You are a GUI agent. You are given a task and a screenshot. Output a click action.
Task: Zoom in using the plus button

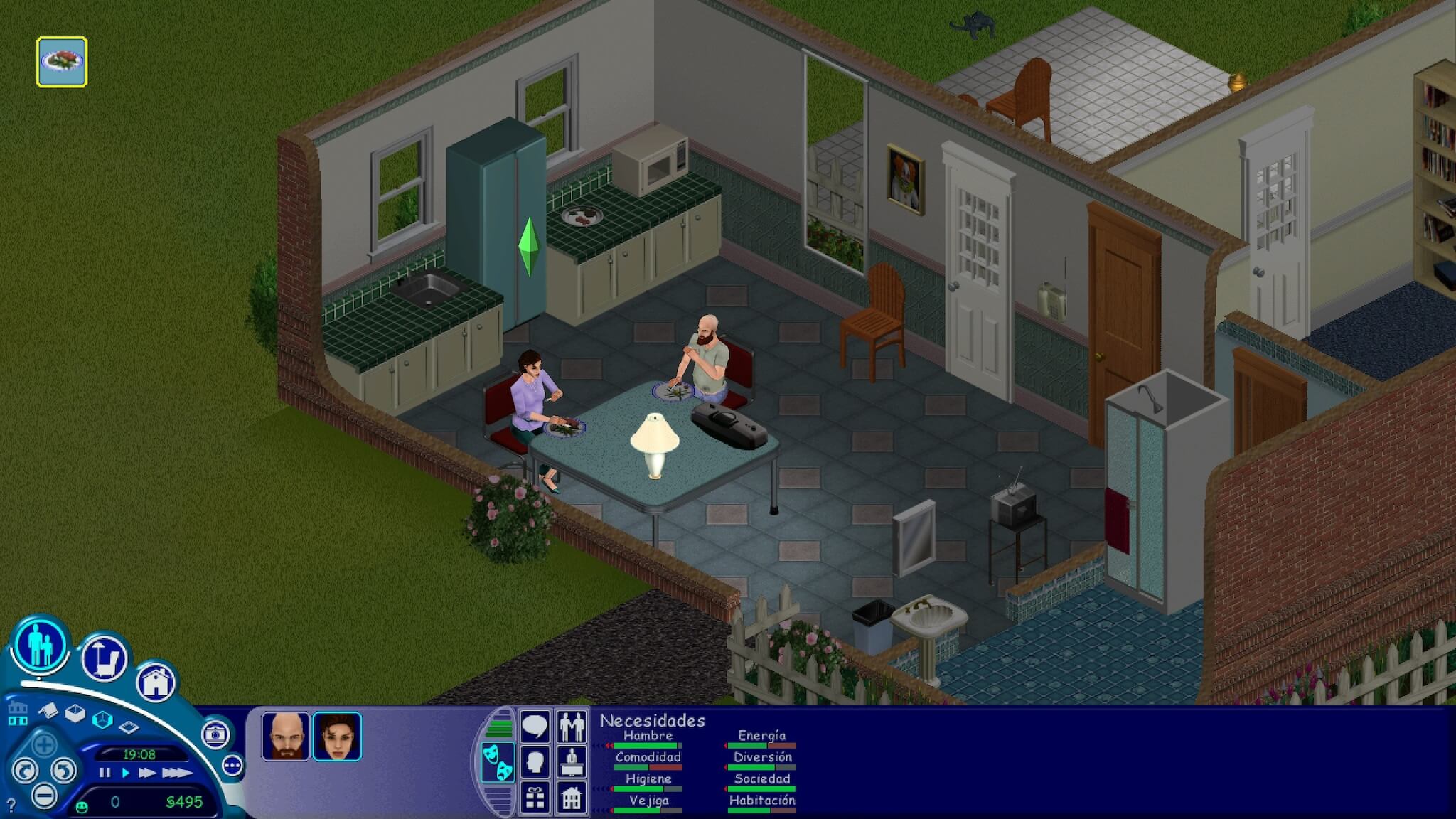(x=45, y=744)
